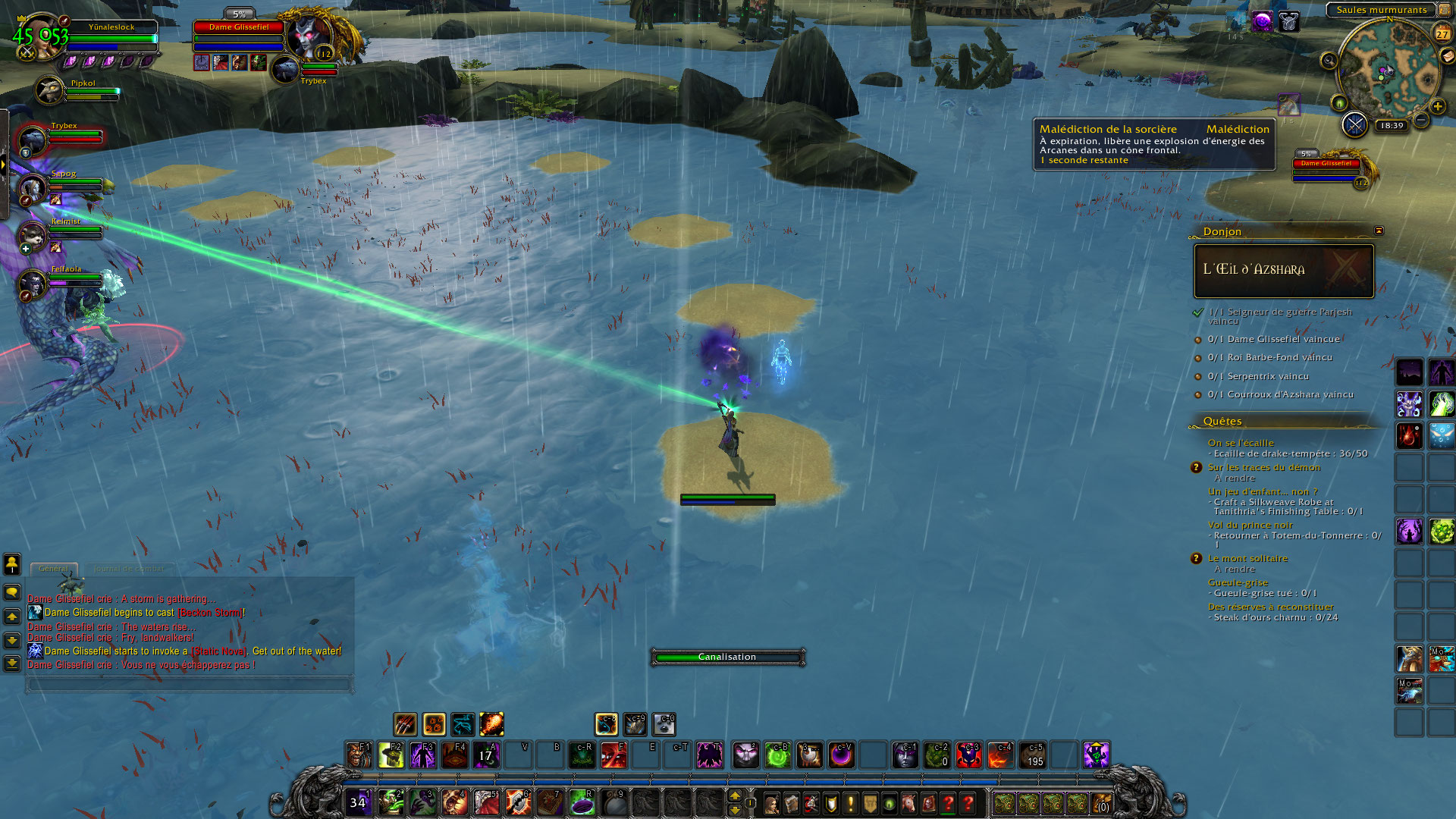Activate the green swirl spell bound to c-B
Viewport: 1456px width, 819px height.
[778, 755]
